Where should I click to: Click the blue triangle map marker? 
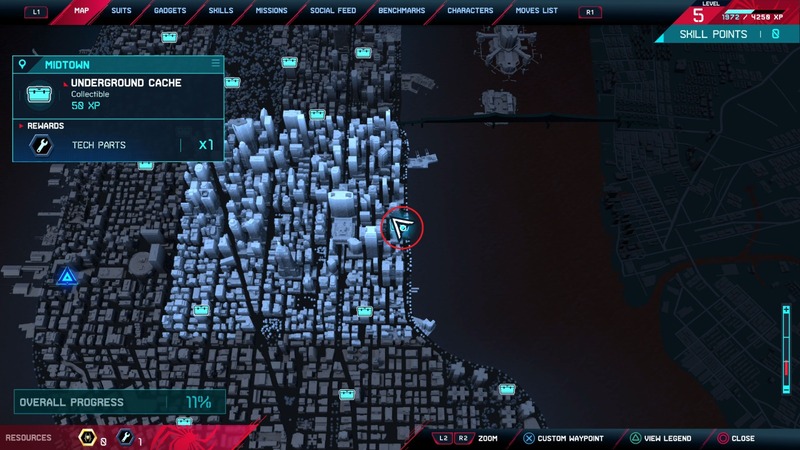pos(67,276)
